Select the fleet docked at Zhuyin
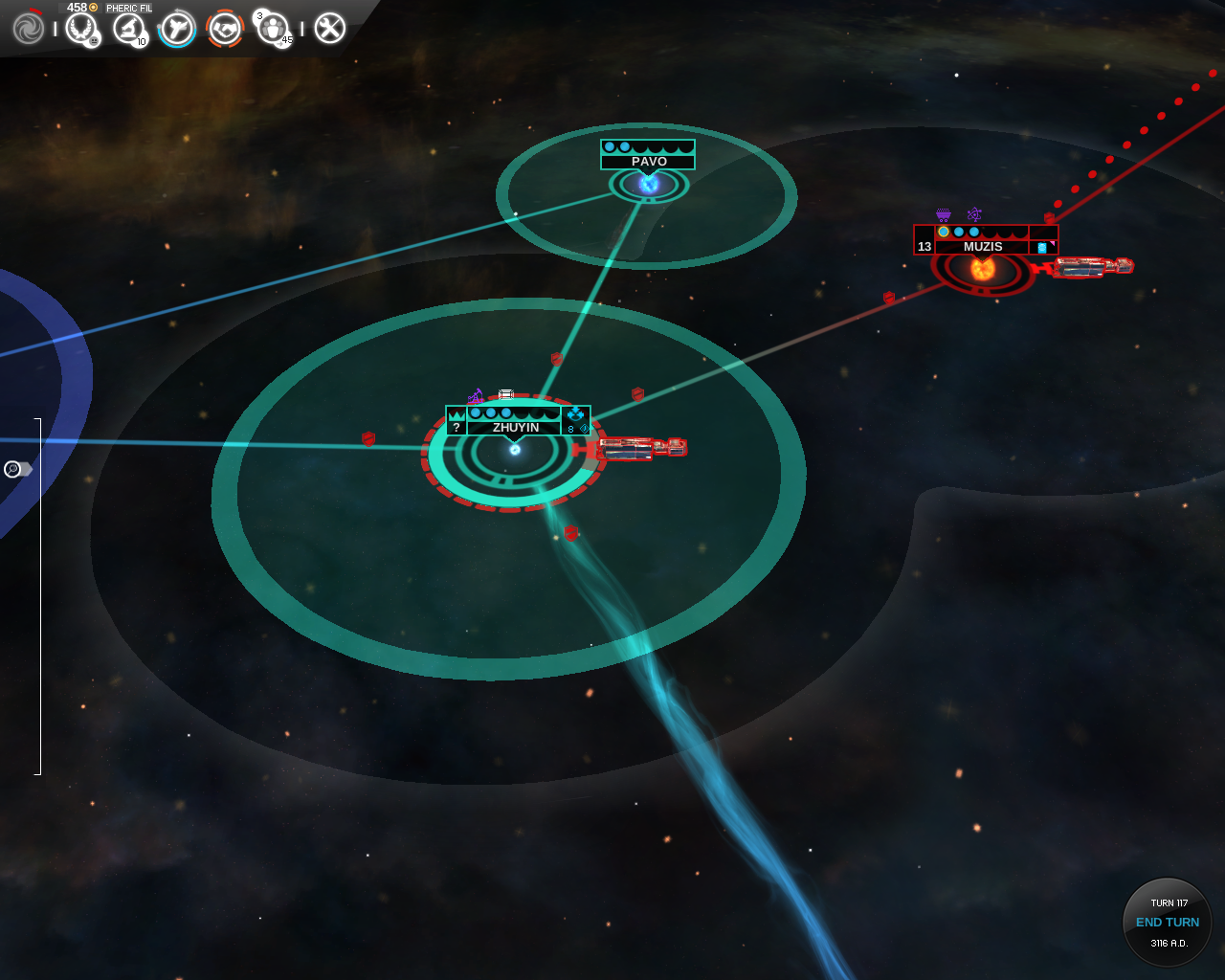 (639, 448)
